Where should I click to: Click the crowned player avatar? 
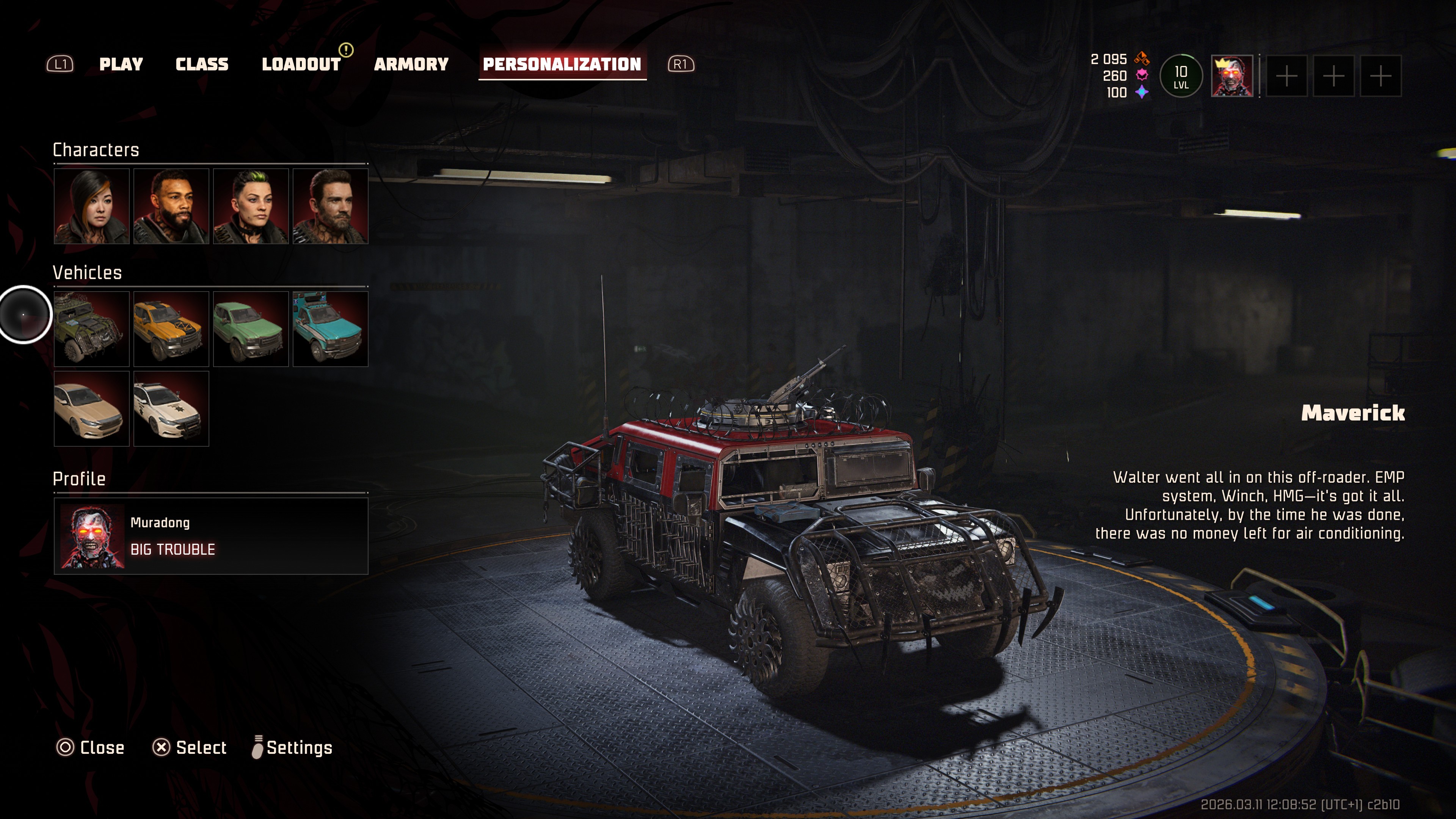click(x=1232, y=76)
